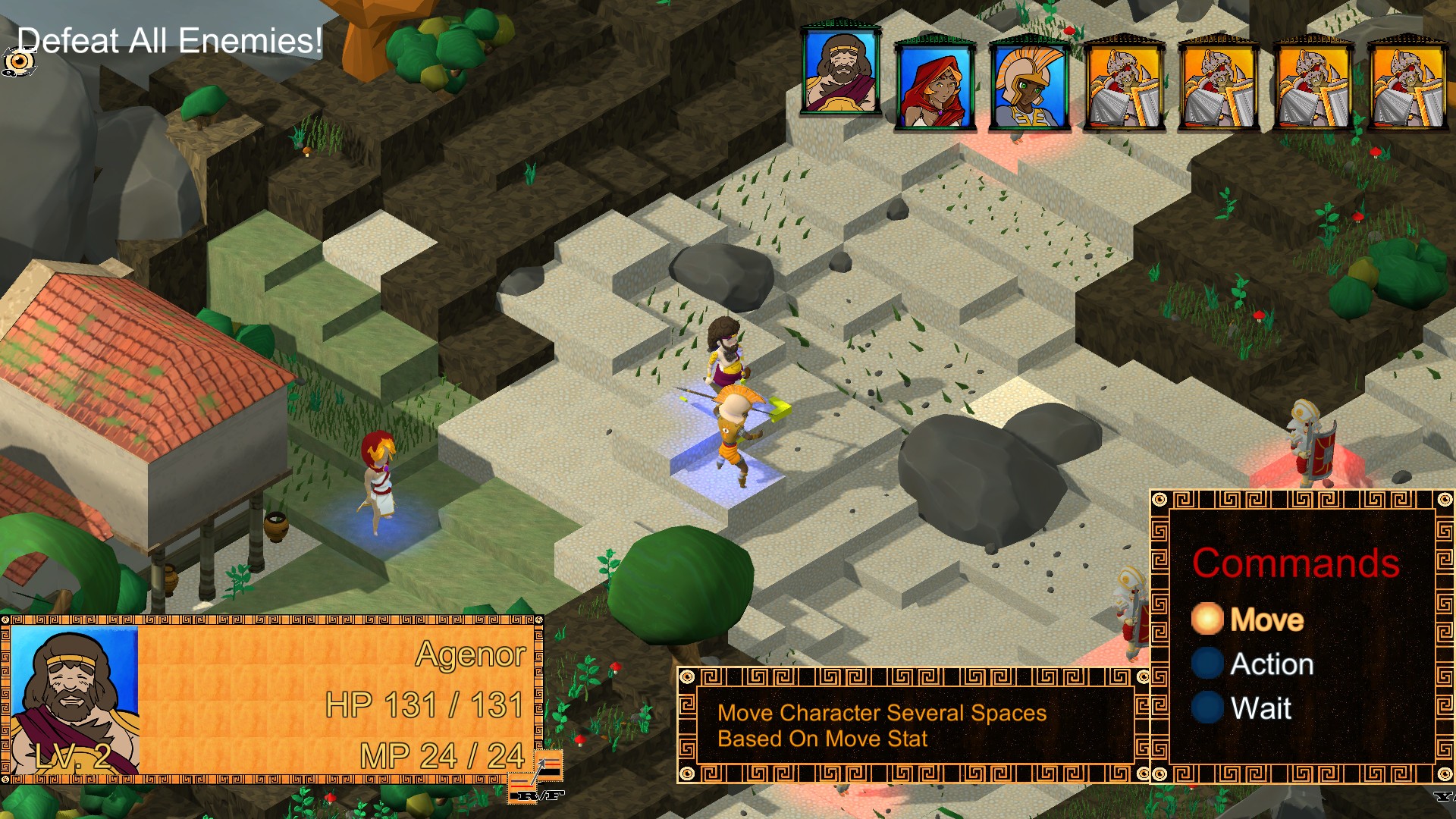Select the Move radio button in Commands

click(x=1208, y=620)
